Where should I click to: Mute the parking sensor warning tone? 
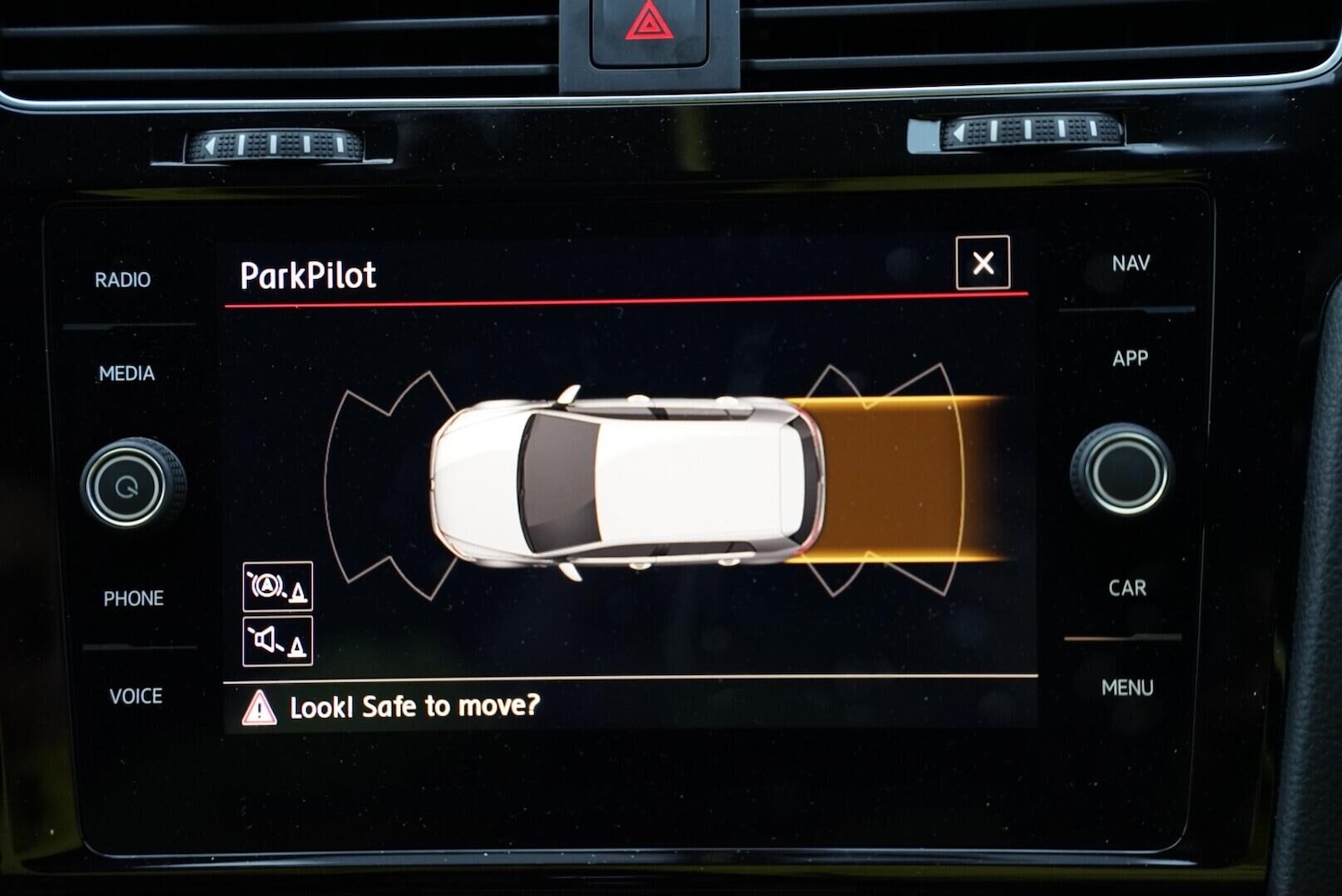coord(276,641)
